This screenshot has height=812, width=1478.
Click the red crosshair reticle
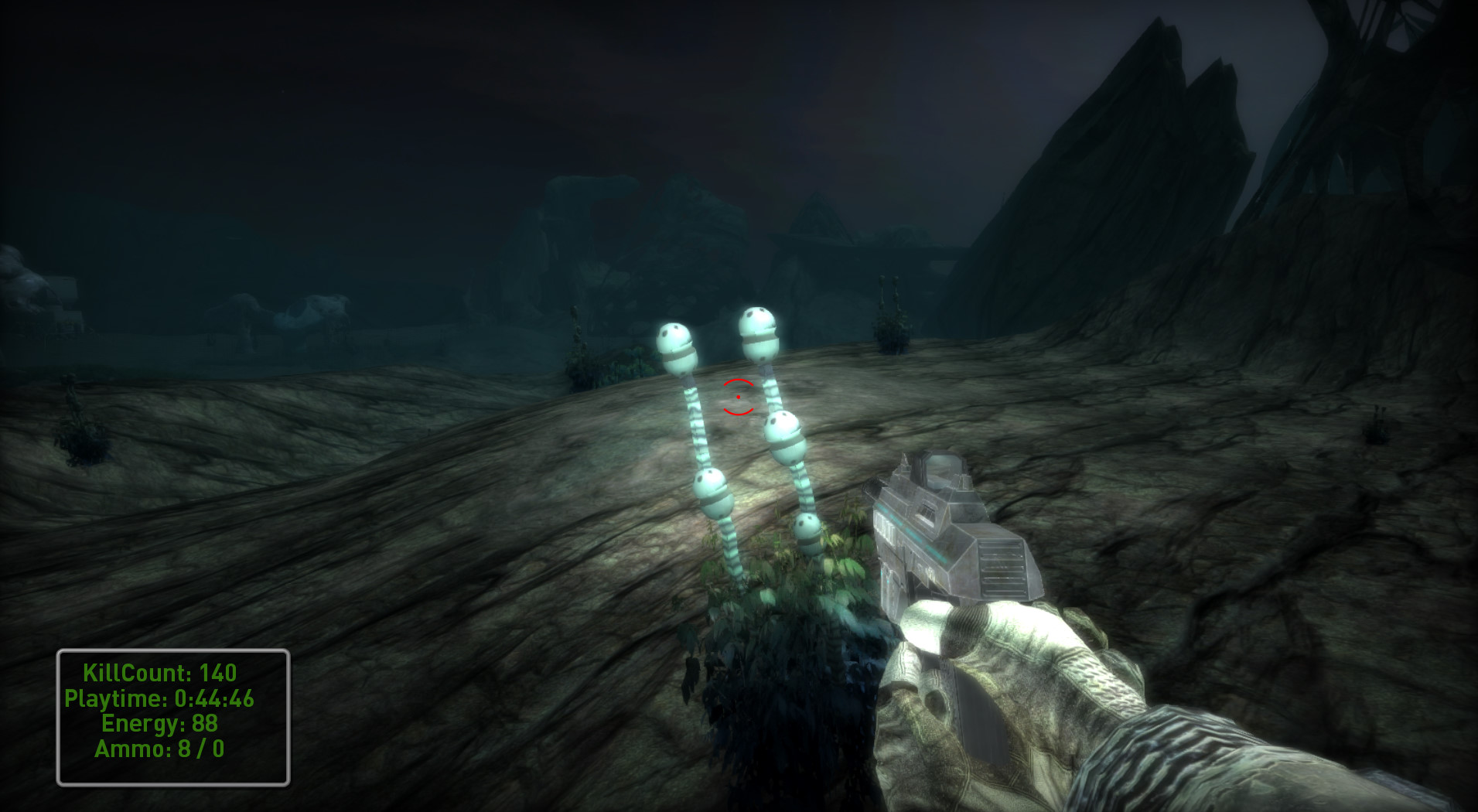[737, 398]
